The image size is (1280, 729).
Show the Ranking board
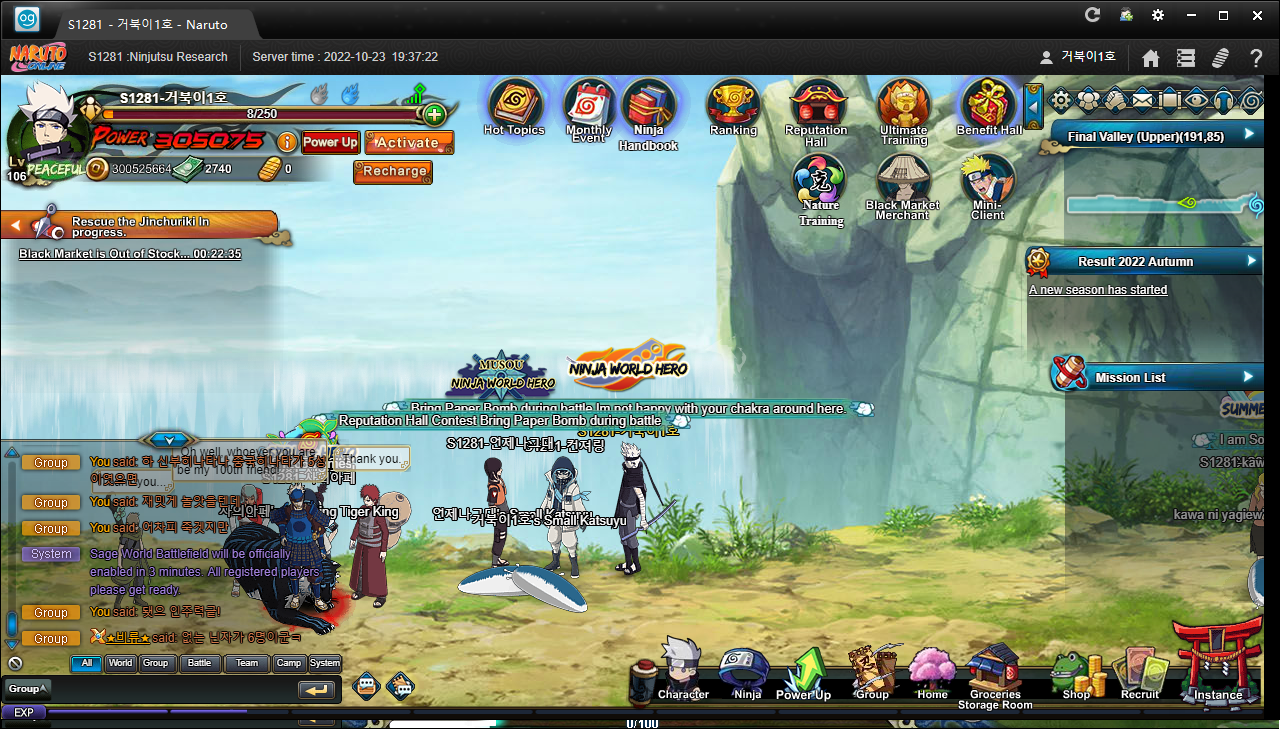pos(733,106)
